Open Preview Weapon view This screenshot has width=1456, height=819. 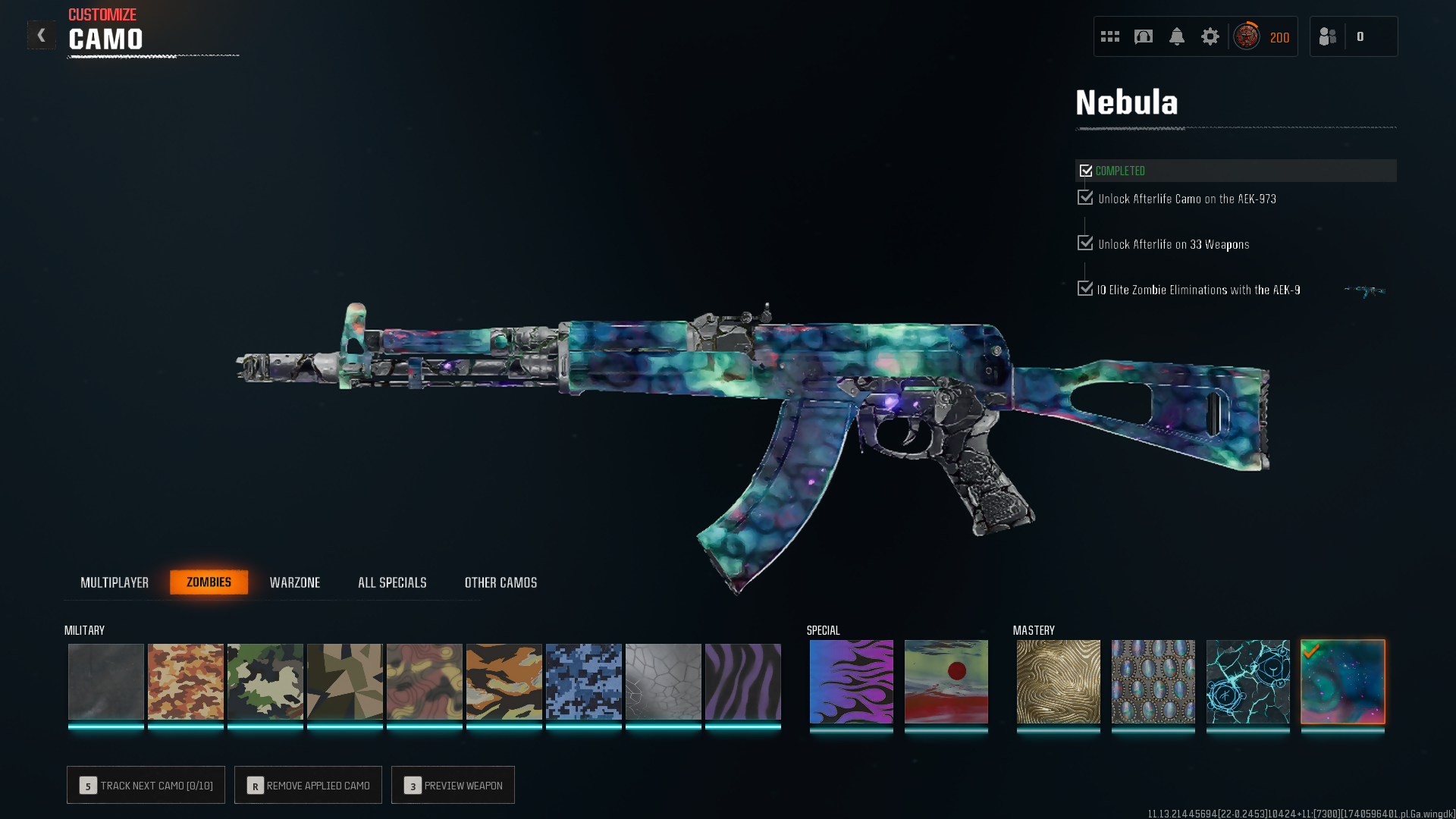pyautogui.click(x=453, y=785)
